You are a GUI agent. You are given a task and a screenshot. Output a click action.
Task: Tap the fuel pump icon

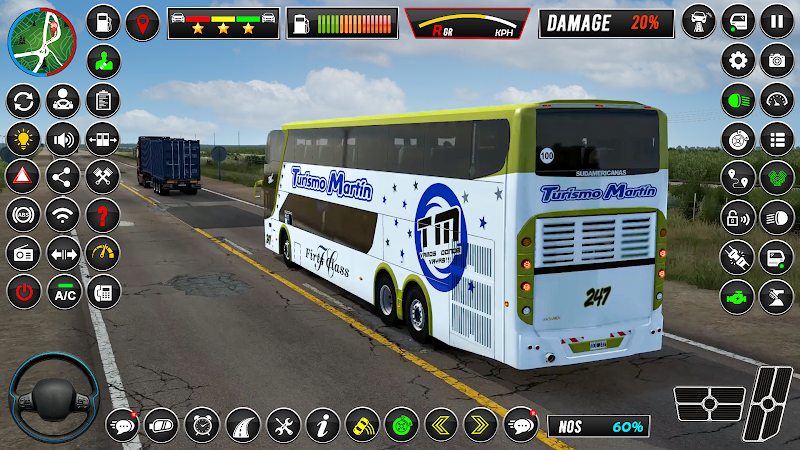pos(102,20)
